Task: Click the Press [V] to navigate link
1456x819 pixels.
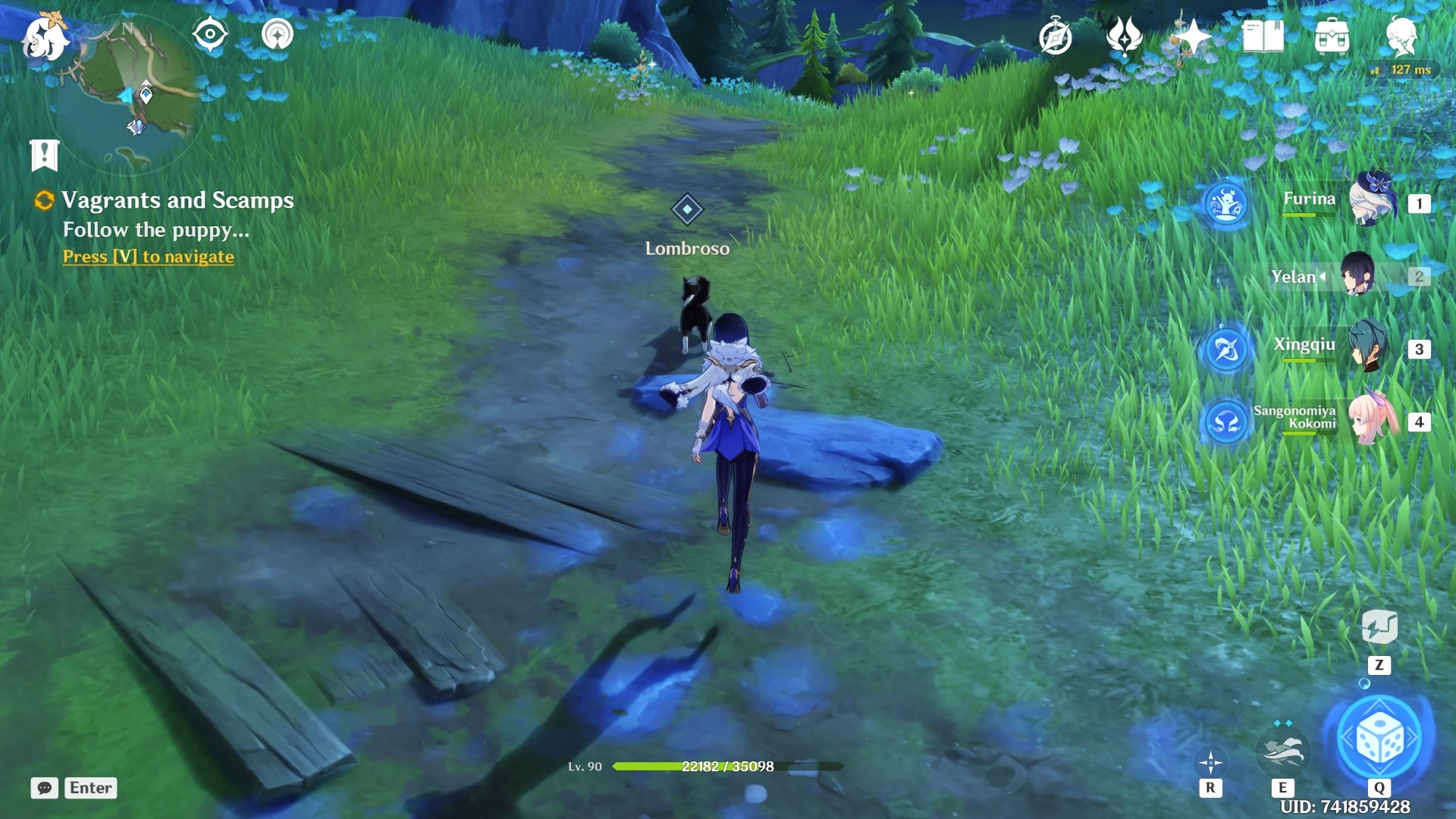Action: [x=149, y=257]
